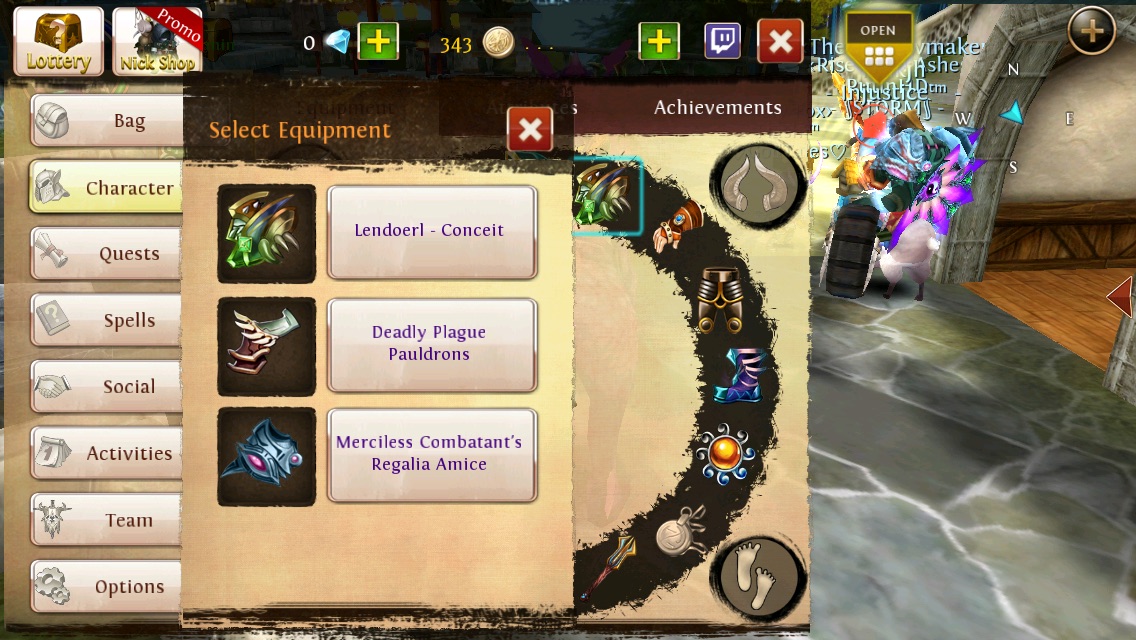The height and width of the screenshot is (640, 1136).
Task: View the Activities menu
Action: (x=107, y=454)
